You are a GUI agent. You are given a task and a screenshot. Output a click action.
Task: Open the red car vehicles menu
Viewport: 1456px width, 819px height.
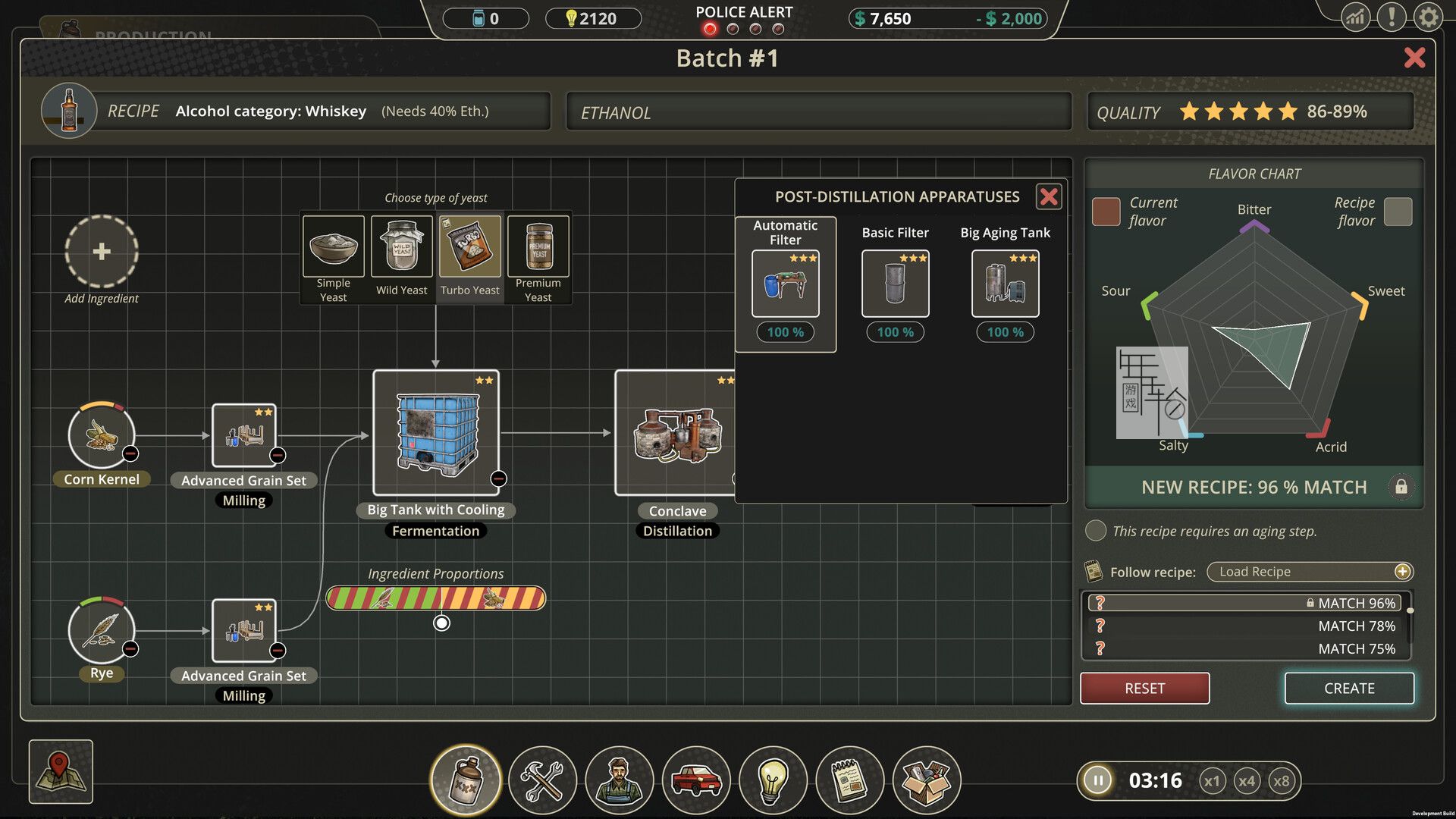click(695, 780)
